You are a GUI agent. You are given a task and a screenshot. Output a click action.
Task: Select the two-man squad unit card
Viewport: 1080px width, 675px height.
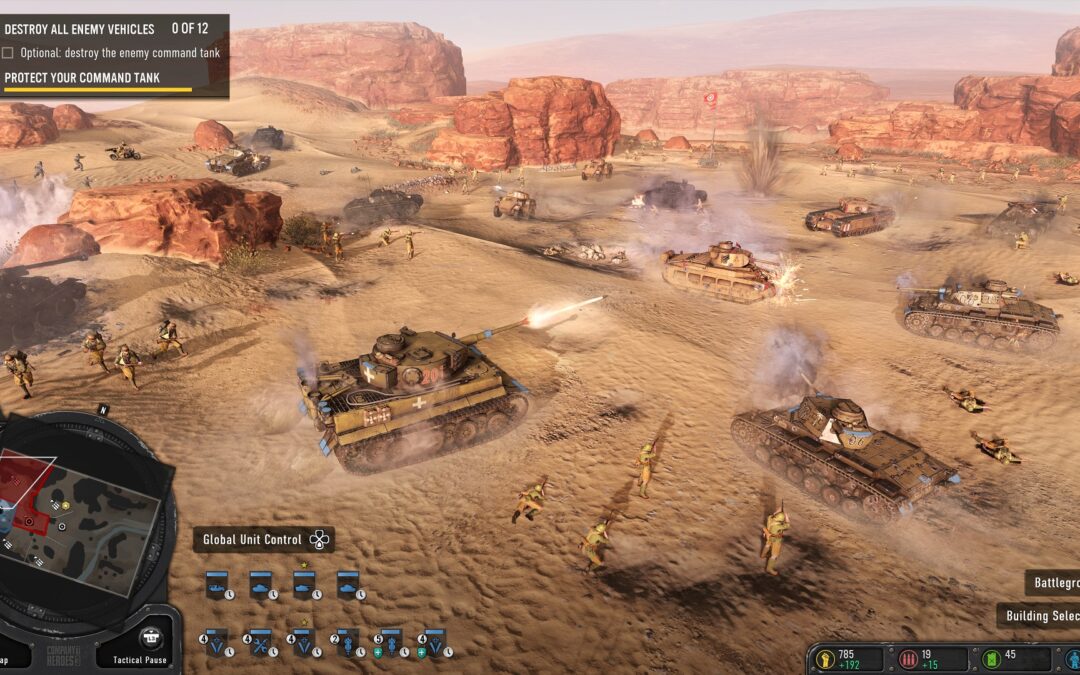coord(347,642)
